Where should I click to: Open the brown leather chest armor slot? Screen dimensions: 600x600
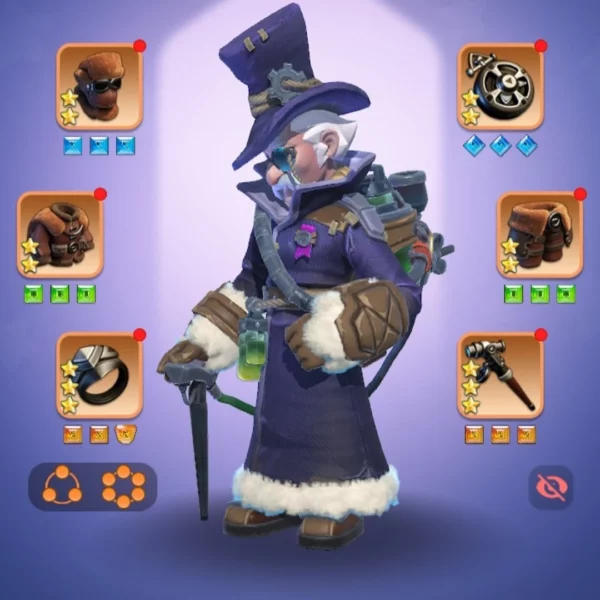[x=60, y=235]
